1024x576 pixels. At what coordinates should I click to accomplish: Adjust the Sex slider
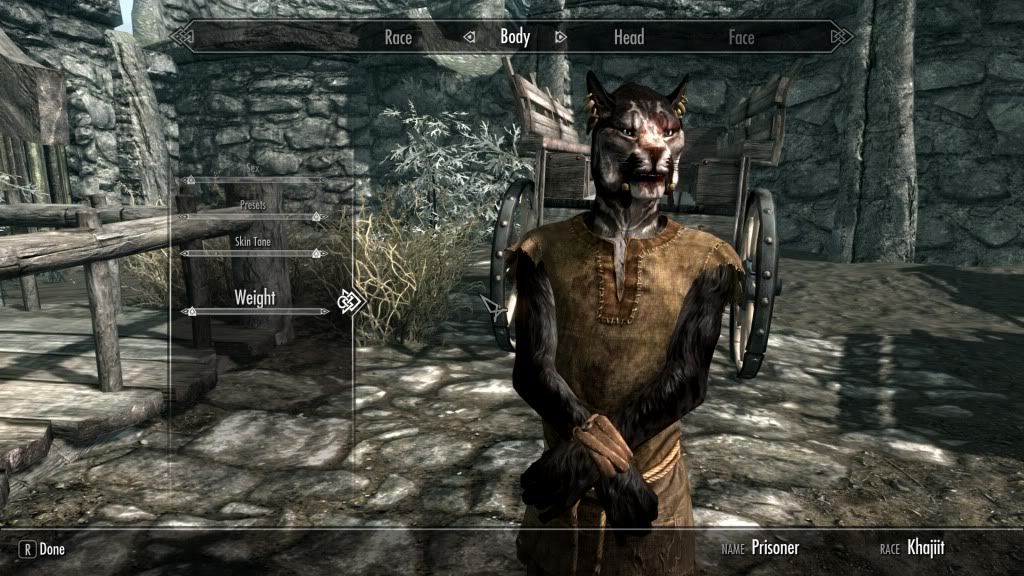(255, 180)
